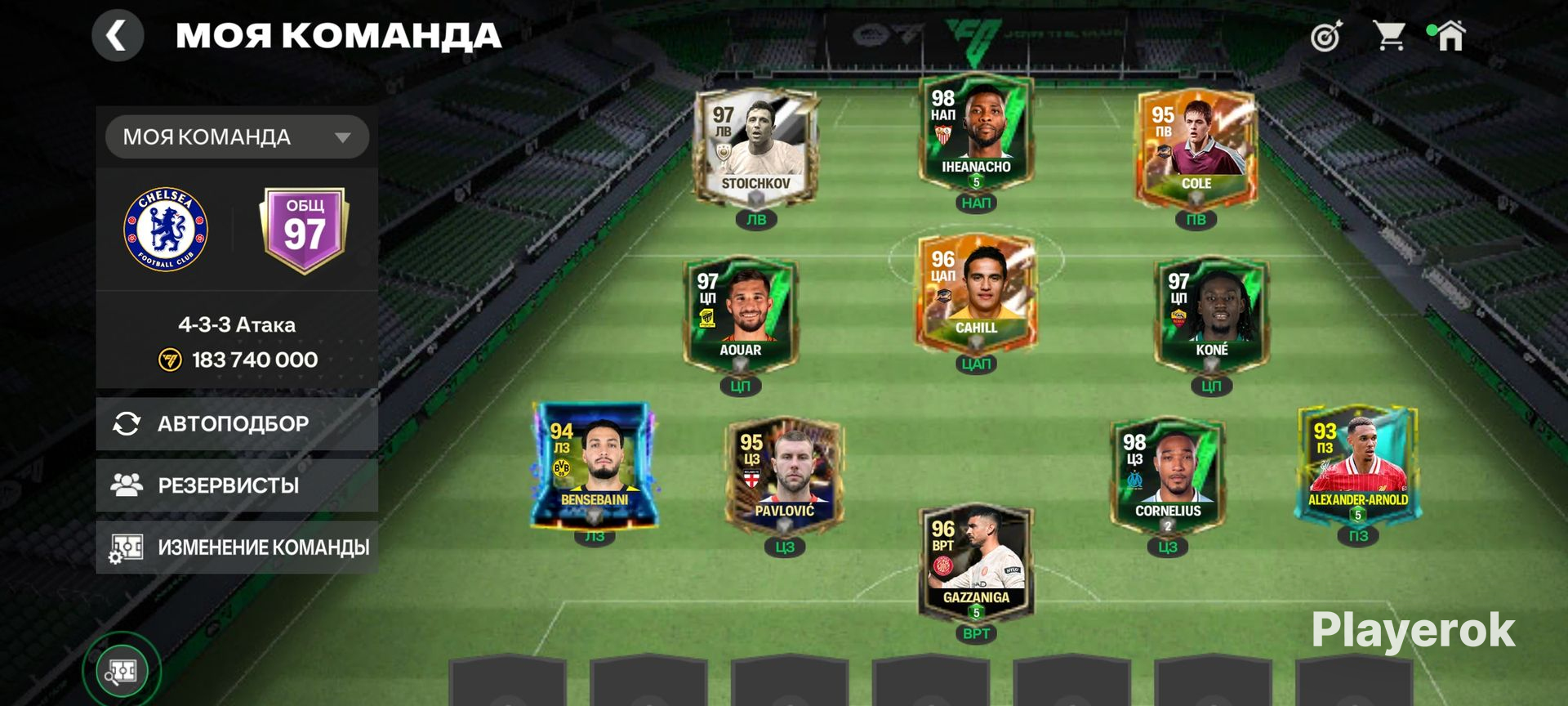Open the МОЯ КОМАНДА squad dropdown
This screenshot has height=706, width=1568.
237,137
